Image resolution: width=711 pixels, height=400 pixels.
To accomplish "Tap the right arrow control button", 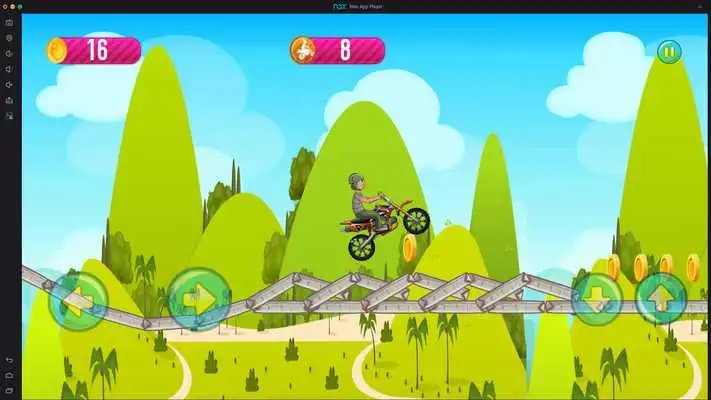I will 198,298.
